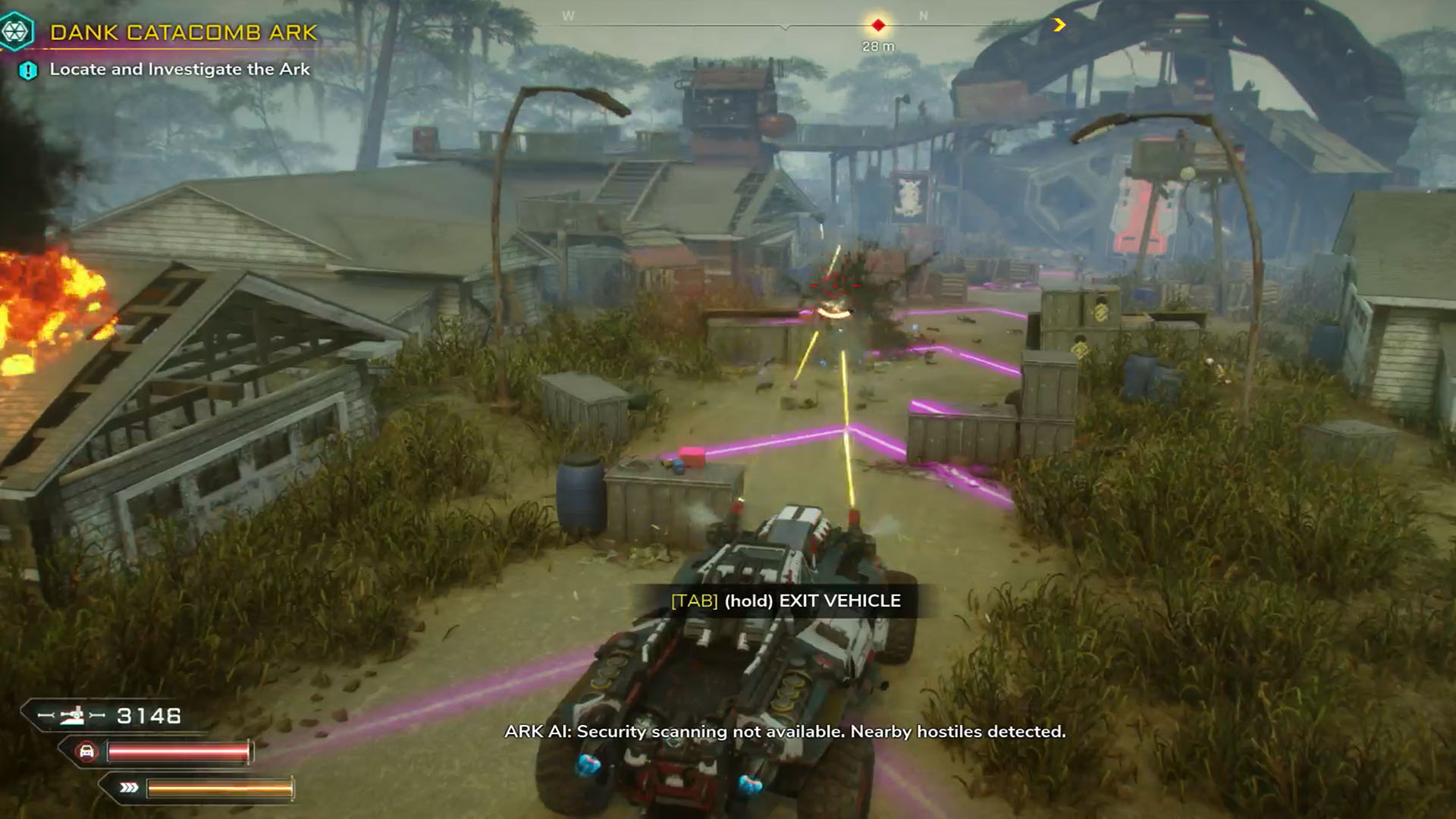Select the vehicle weapon icon beside the ammo count
1456x819 pixels.
click(73, 715)
